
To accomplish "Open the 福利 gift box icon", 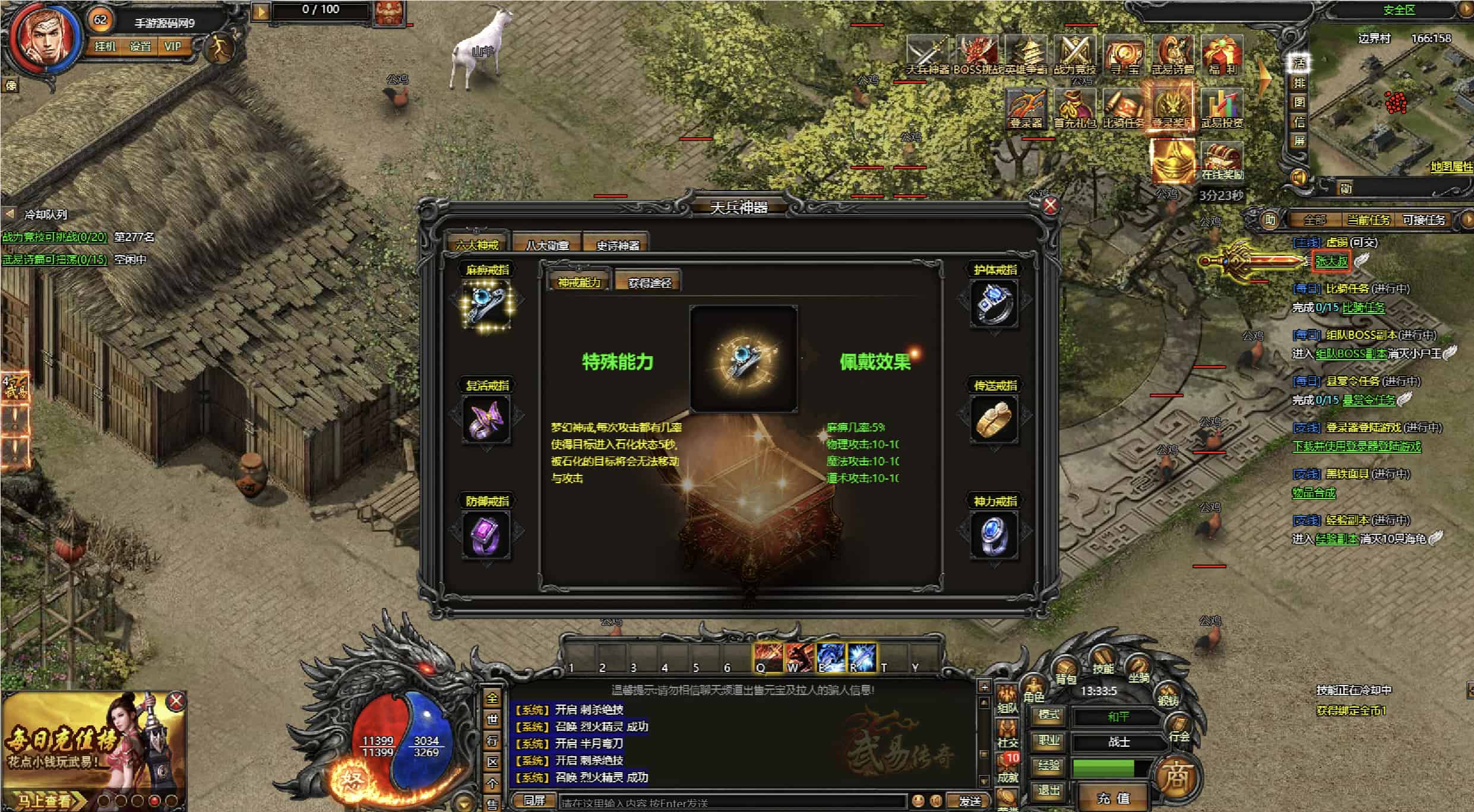I will 1222,53.
